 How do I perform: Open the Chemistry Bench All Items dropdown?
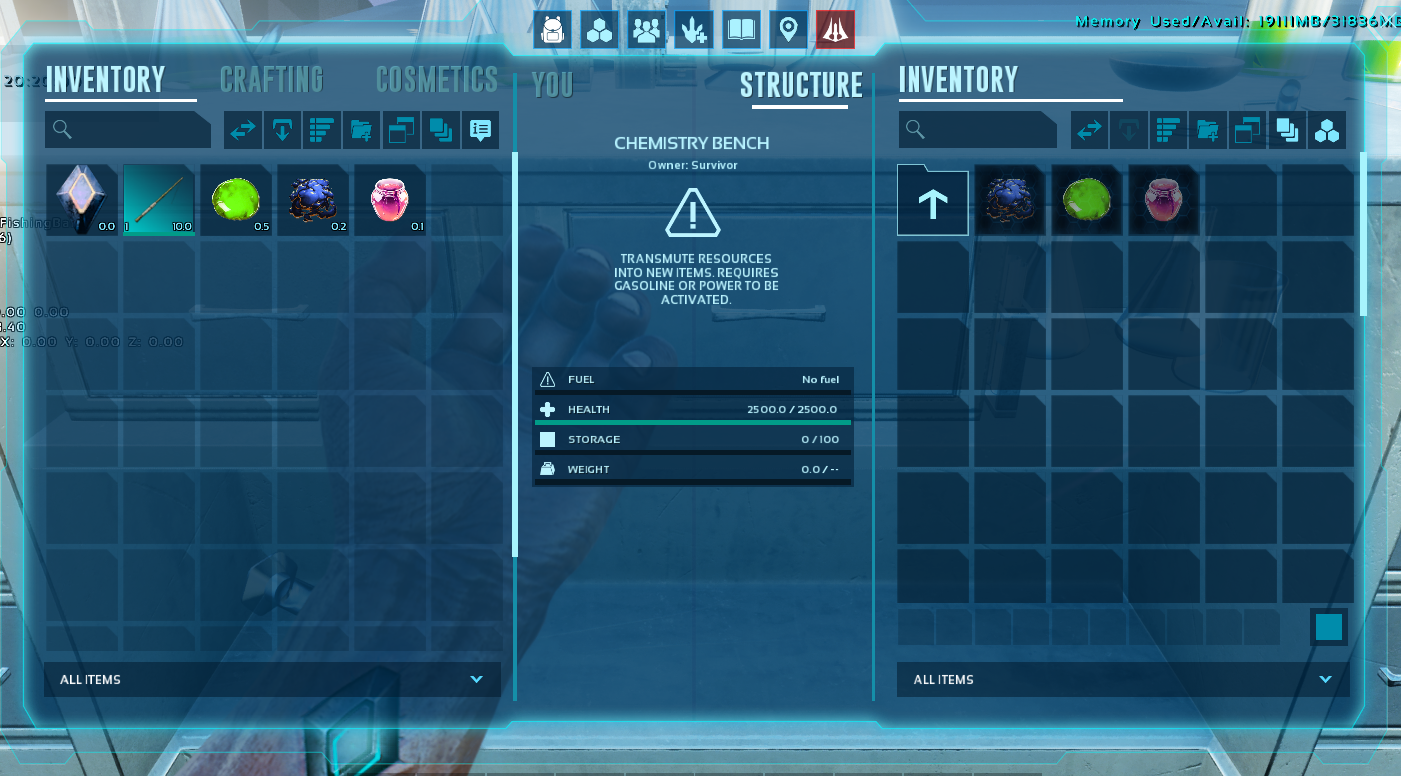click(x=1123, y=679)
